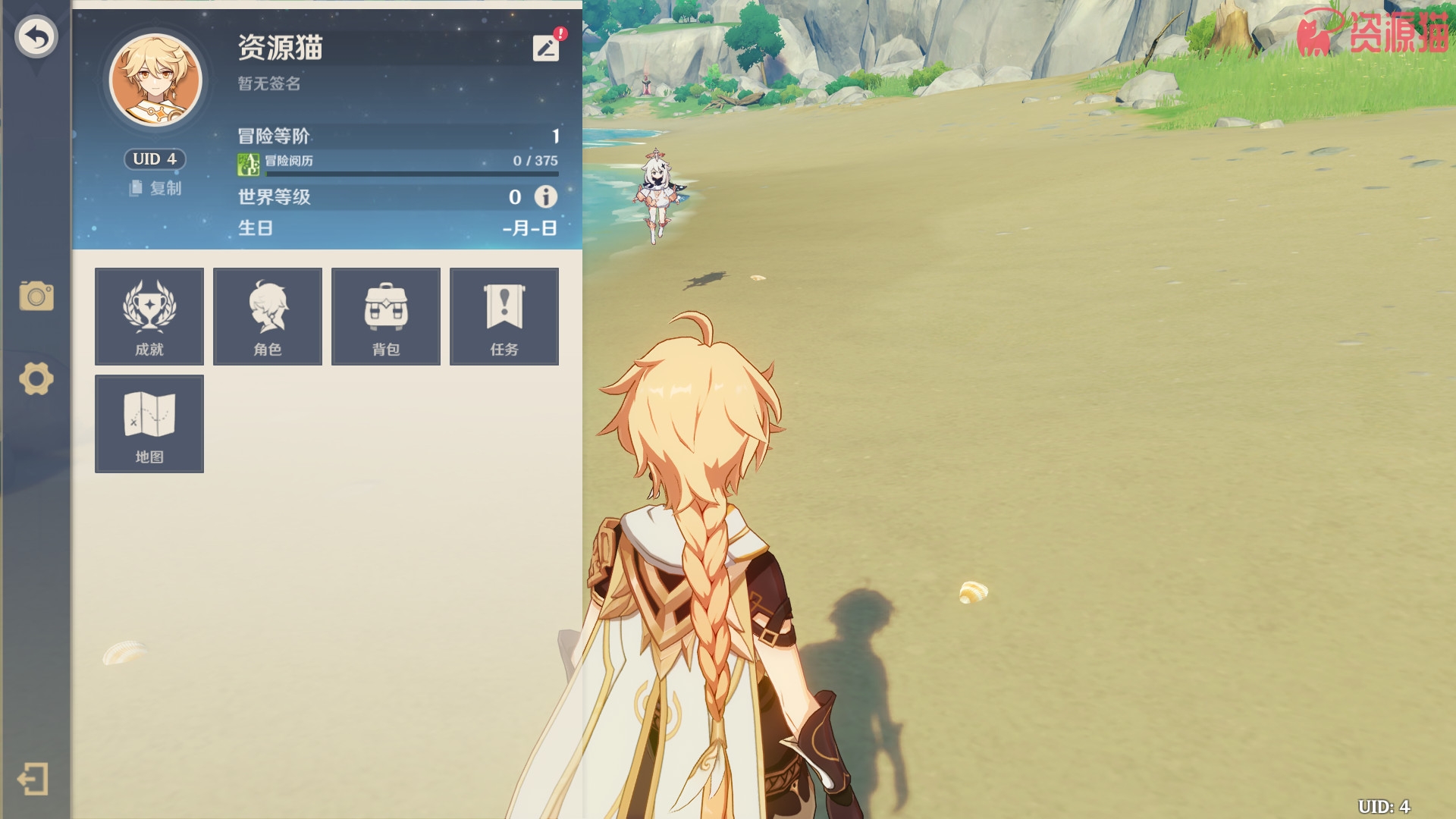Open the 地图 map
This screenshot has width=1456, height=819.
coord(149,424)
